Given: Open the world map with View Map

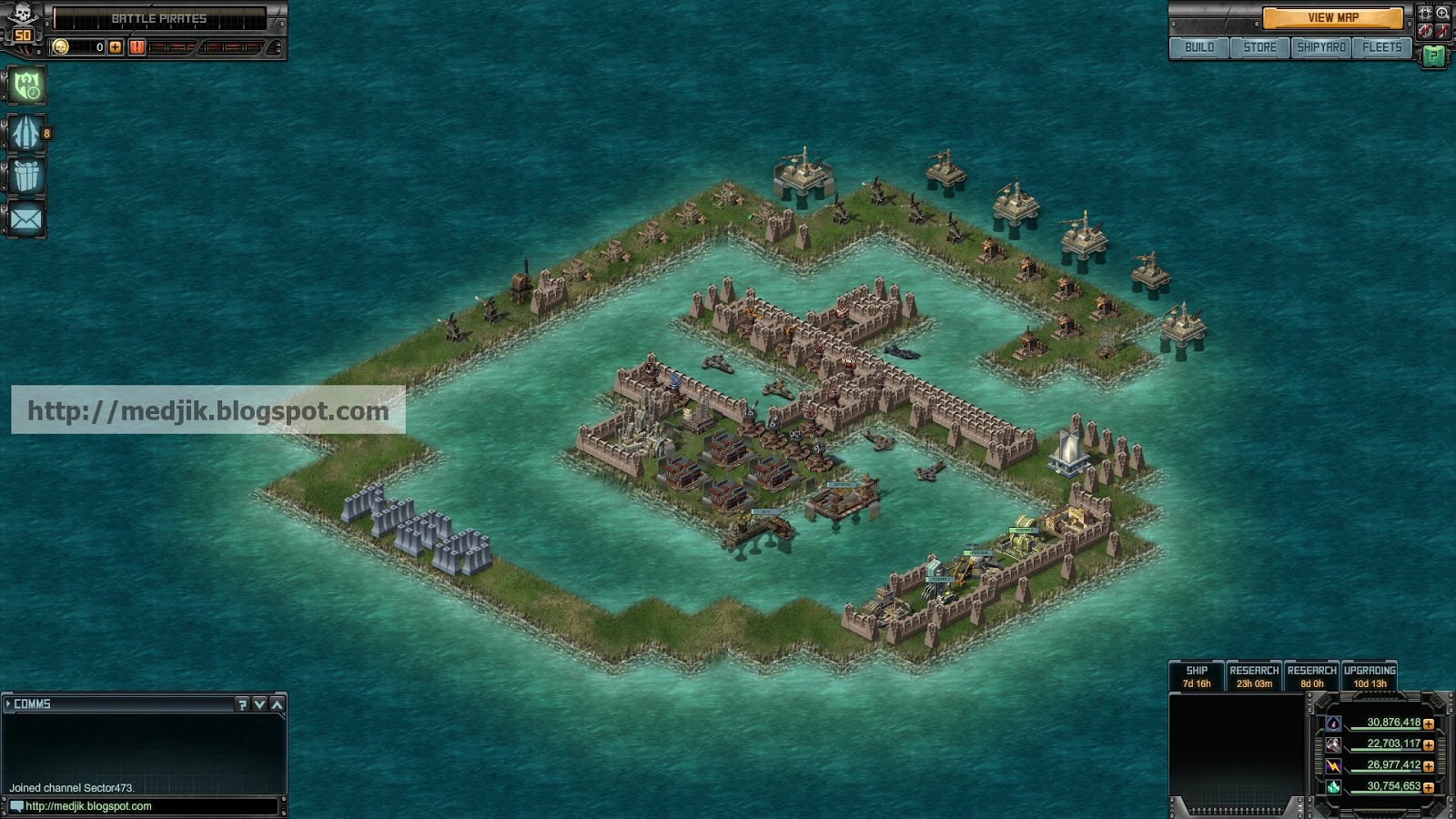Looking at the screenshot, I should coord(1332,17).
